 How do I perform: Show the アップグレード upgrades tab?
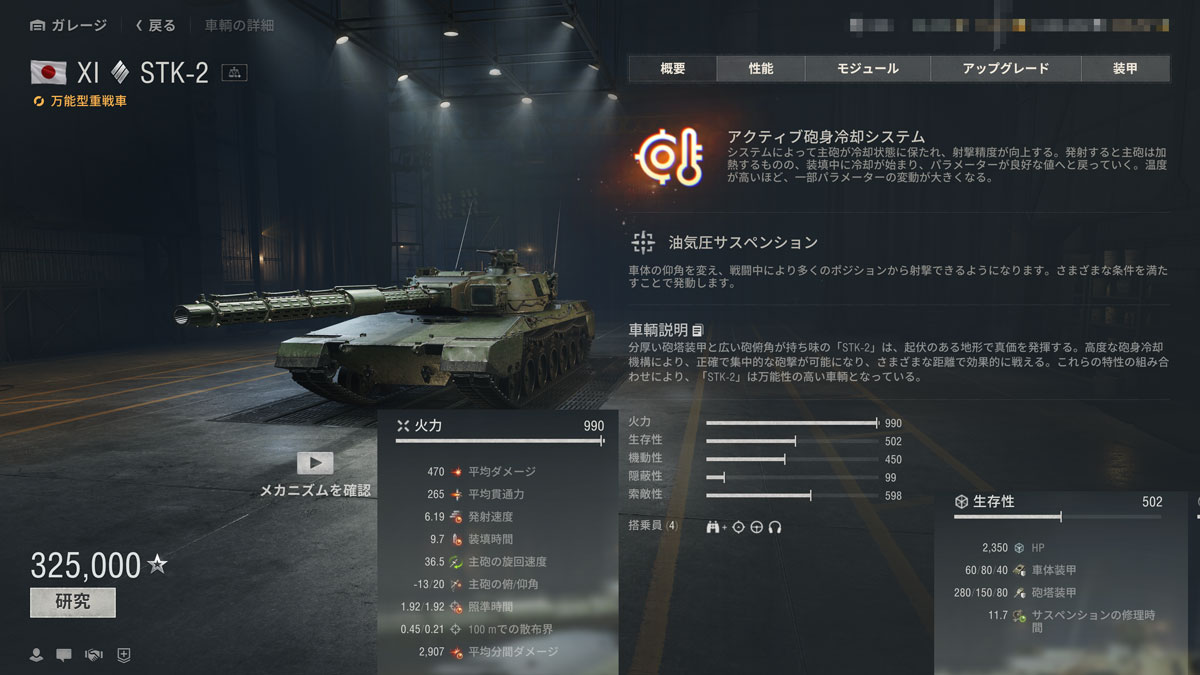[1005, 68]
